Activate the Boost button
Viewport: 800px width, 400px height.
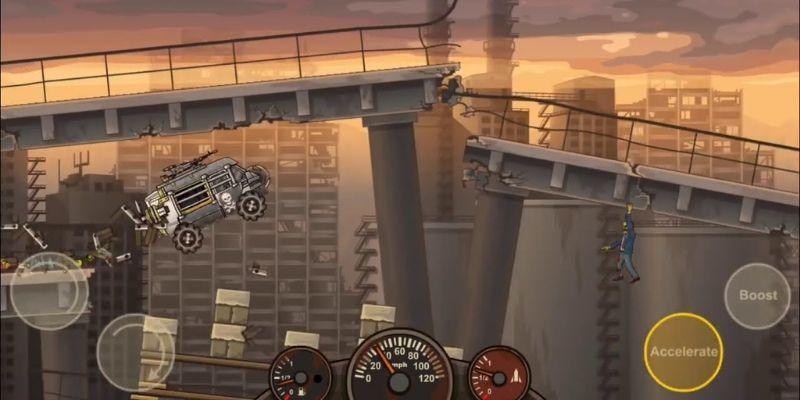coord(758,296)
